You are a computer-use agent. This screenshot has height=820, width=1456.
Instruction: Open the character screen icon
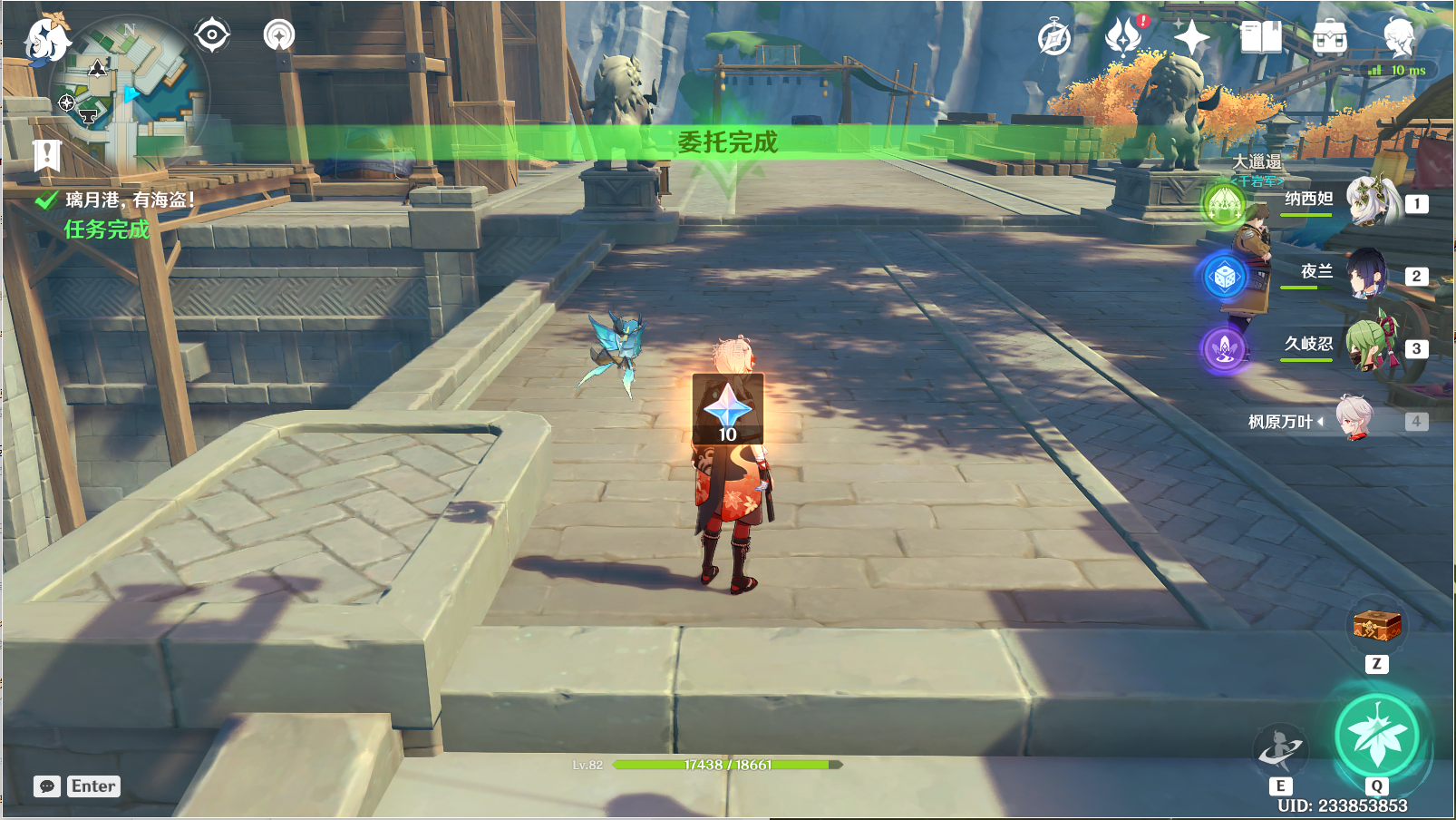(1399, 36)
